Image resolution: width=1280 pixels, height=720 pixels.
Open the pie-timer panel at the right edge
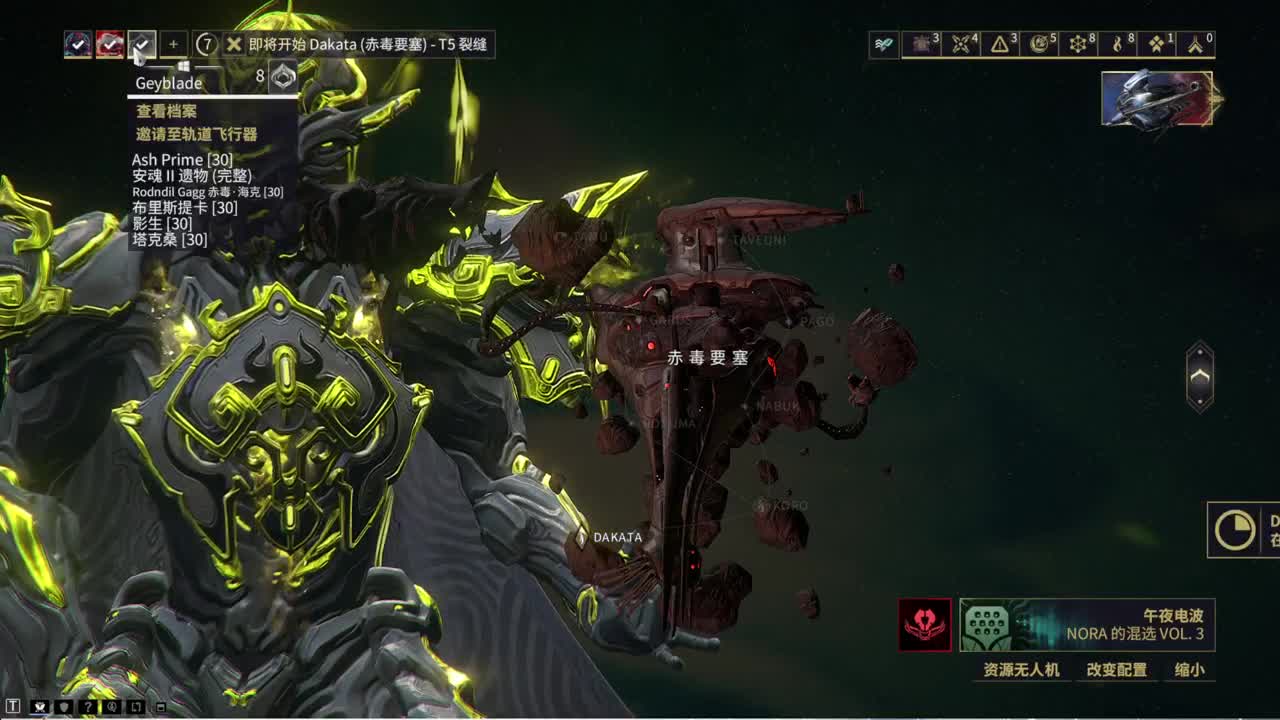1236,530
